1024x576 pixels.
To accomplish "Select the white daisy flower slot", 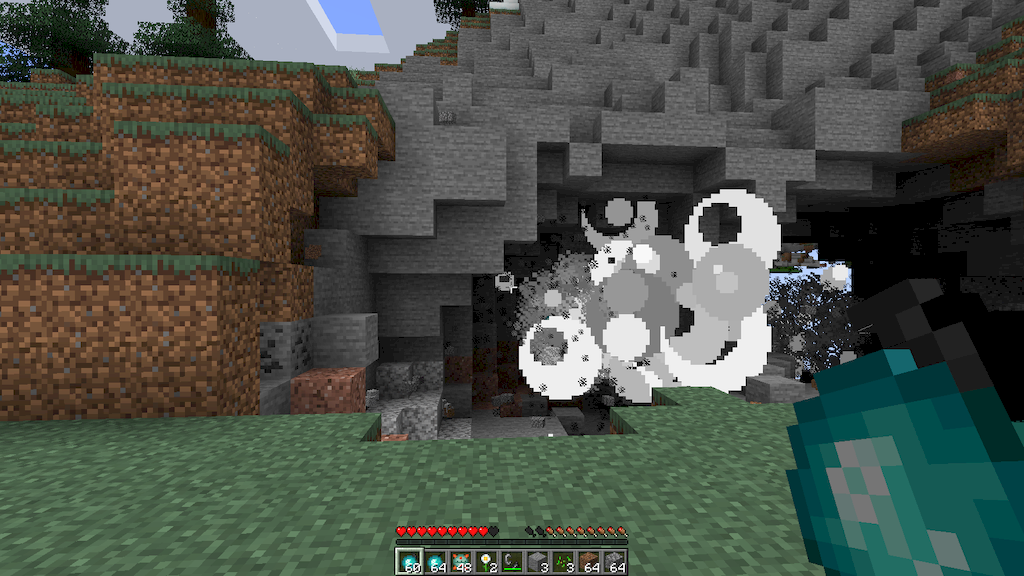I will click(487, 562).
